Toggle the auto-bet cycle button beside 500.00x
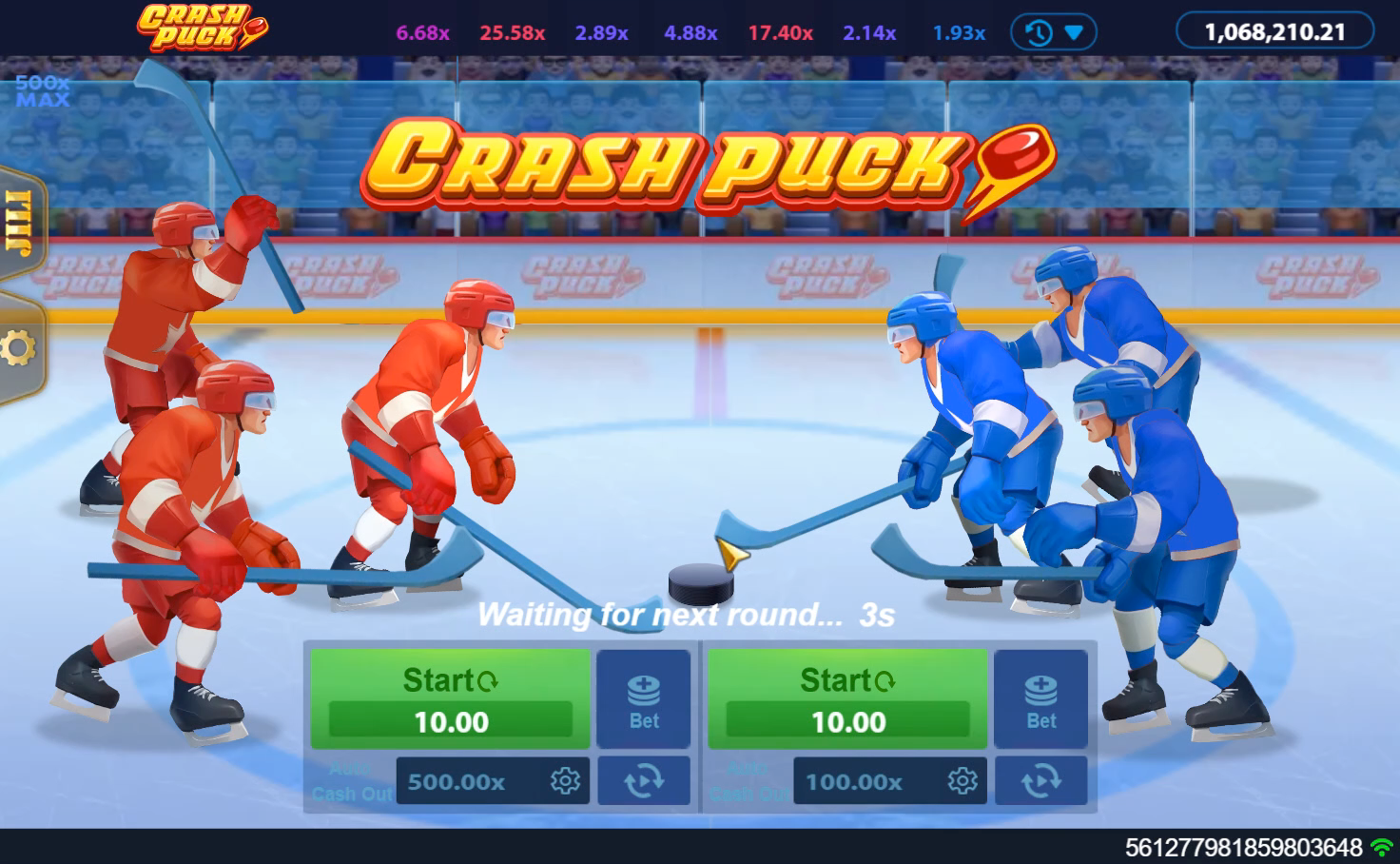The height and width of the screenshot is (864, 1400). point(644,781)
